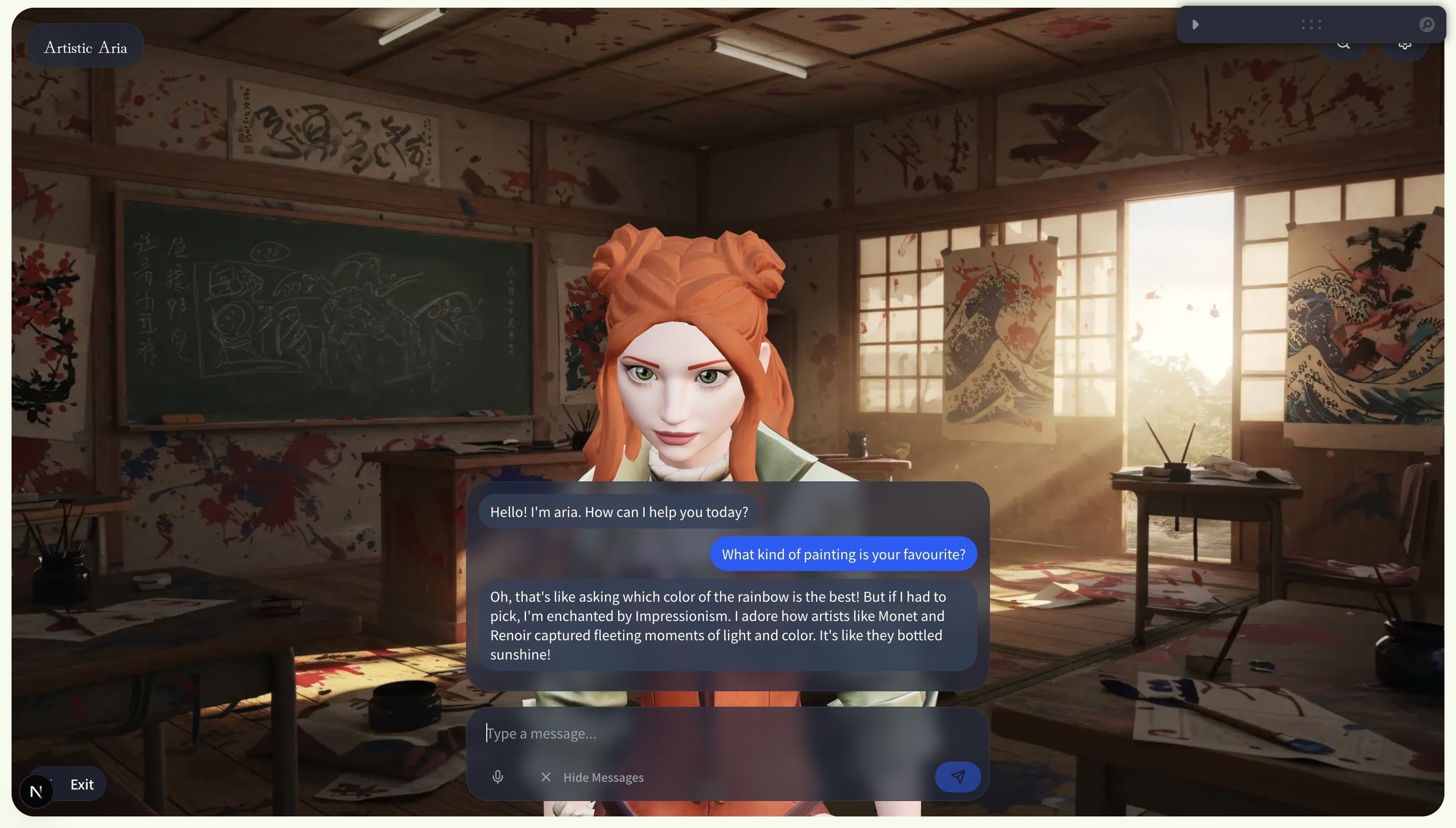Activate the microphone voice input
The image size is (1456, 828).
(x=498, y=777)
